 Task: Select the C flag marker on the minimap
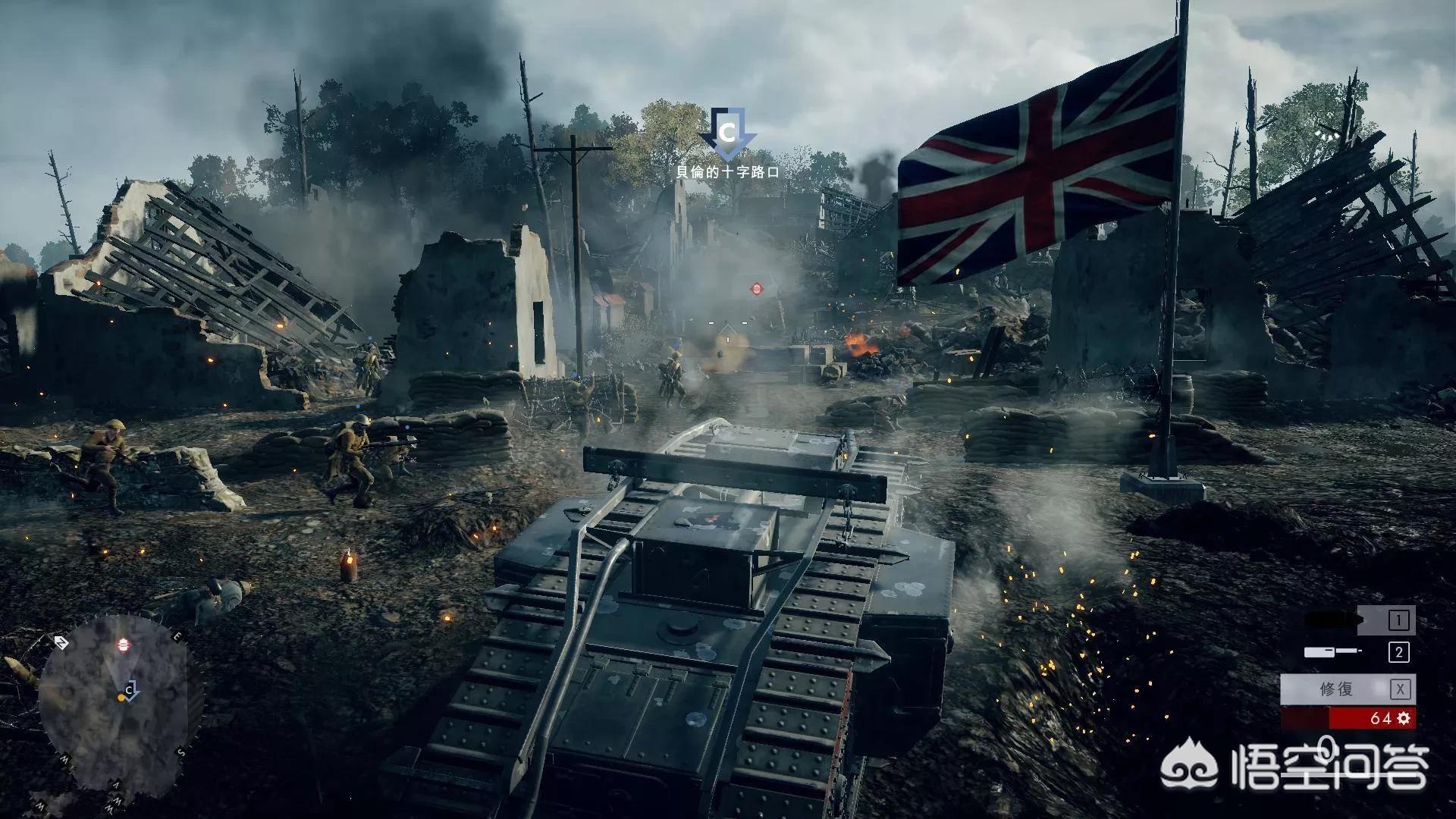[x=130, y=691]
